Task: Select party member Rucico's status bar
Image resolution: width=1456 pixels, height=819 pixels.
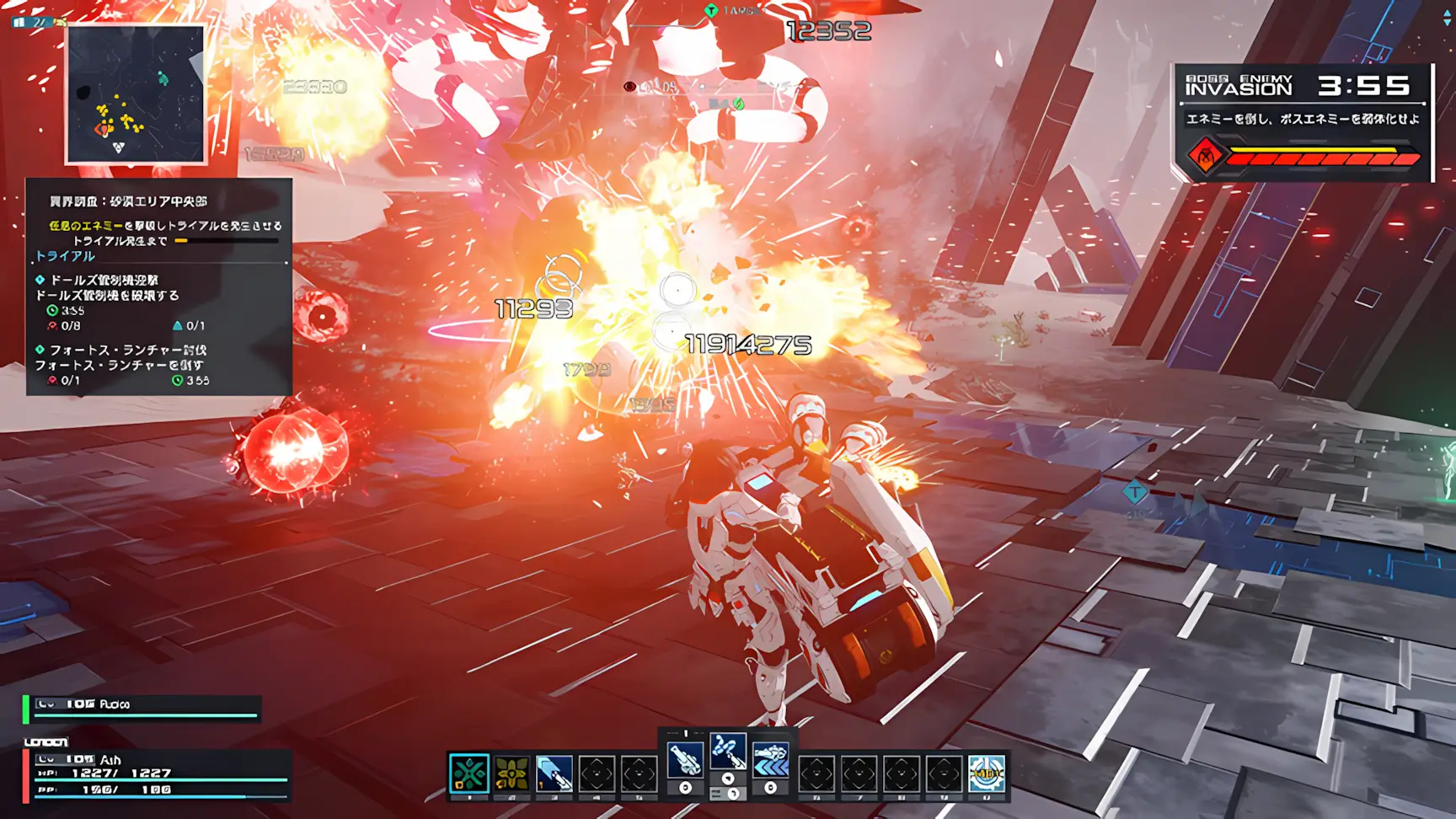Action: pyautogui.click(x=143, y=709)
